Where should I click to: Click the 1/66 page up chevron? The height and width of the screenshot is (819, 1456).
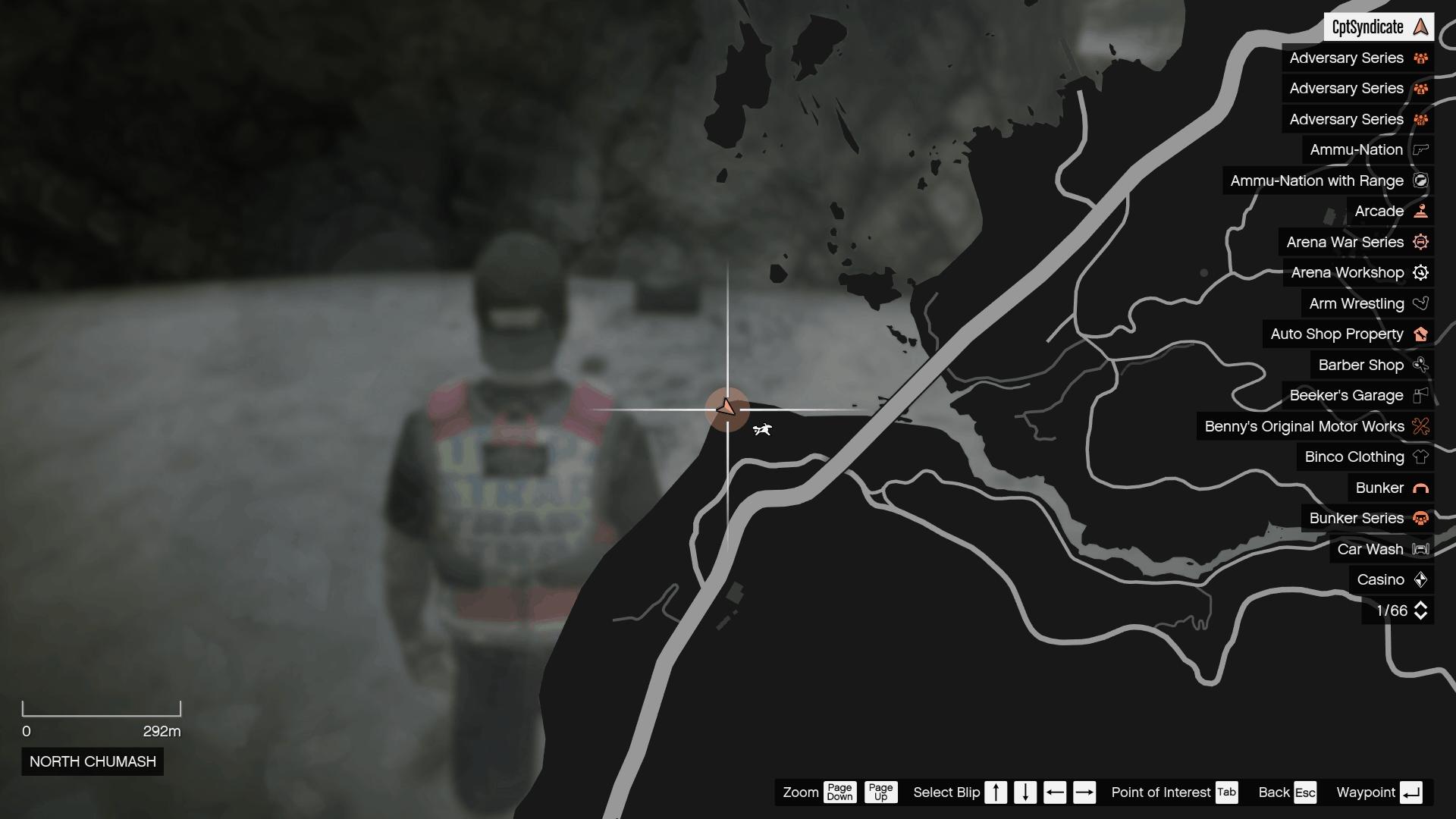(1420, 605)
